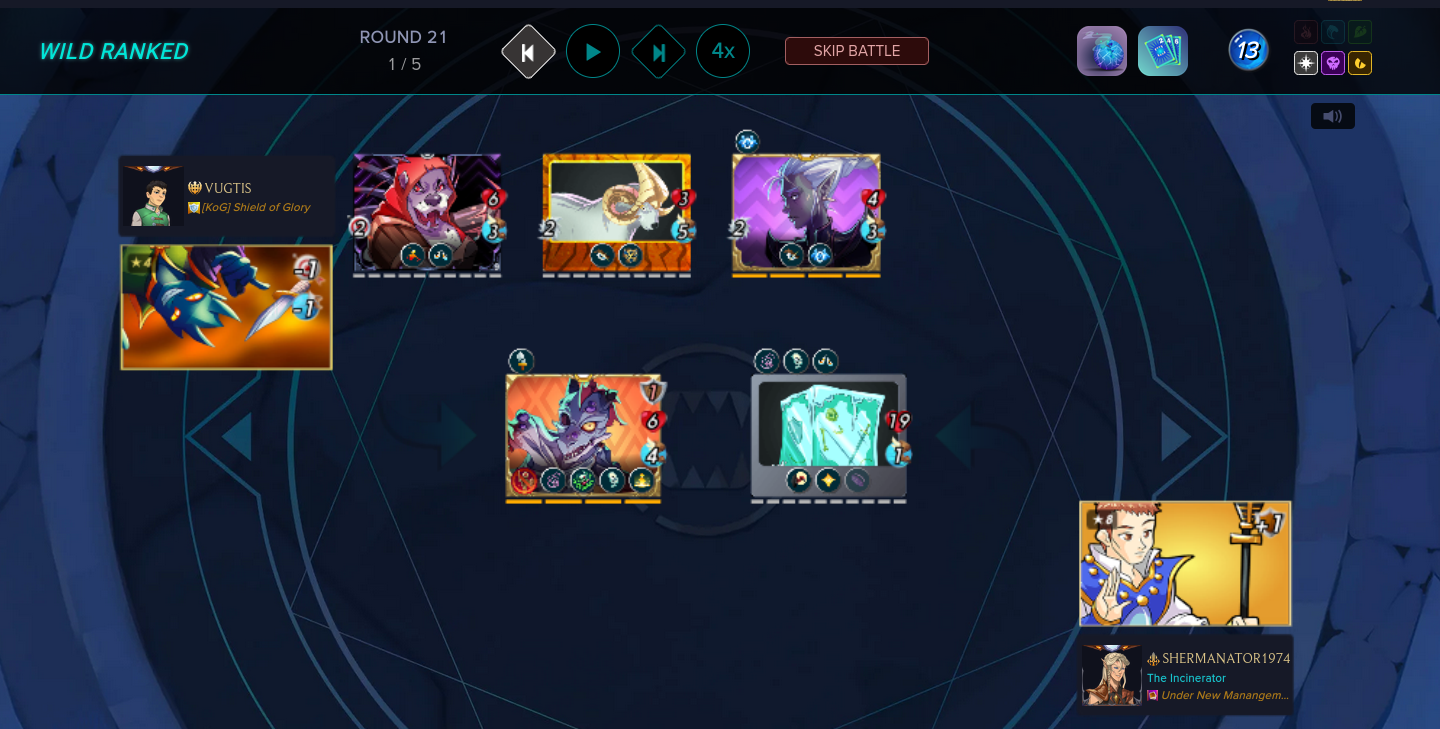Inspect SHERMANATOR1974's yellow summoner card
The width and height of the screenshot is (1440, 729).
coord(1185,563)
